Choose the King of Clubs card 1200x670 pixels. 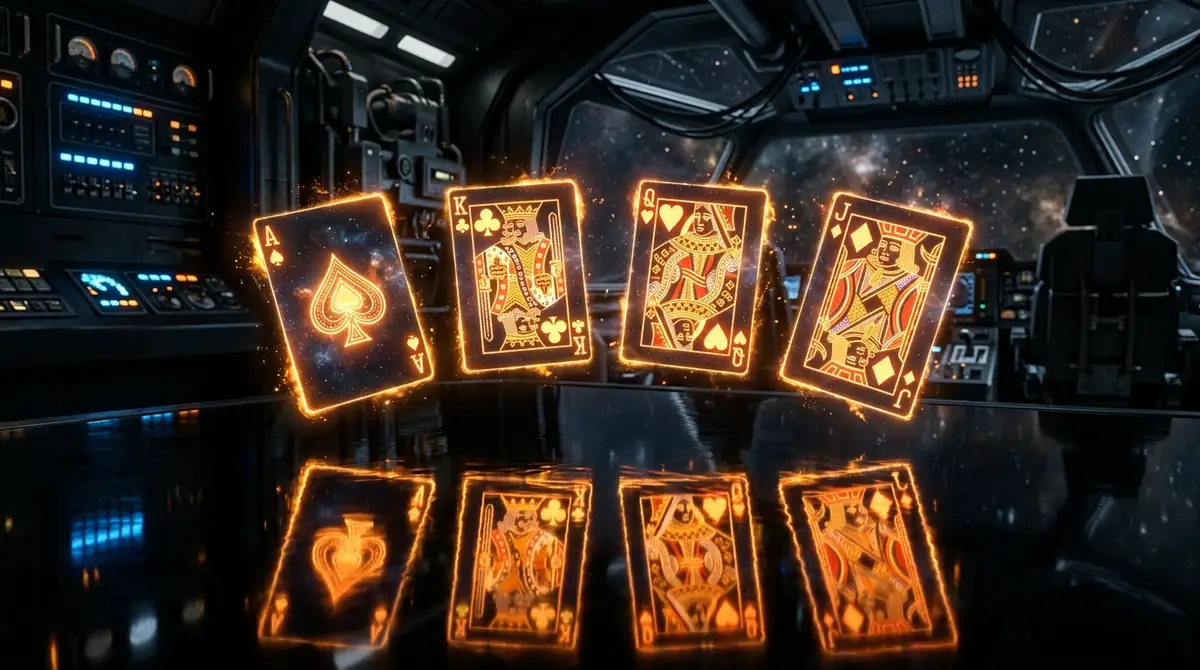[x=517, y=275]
